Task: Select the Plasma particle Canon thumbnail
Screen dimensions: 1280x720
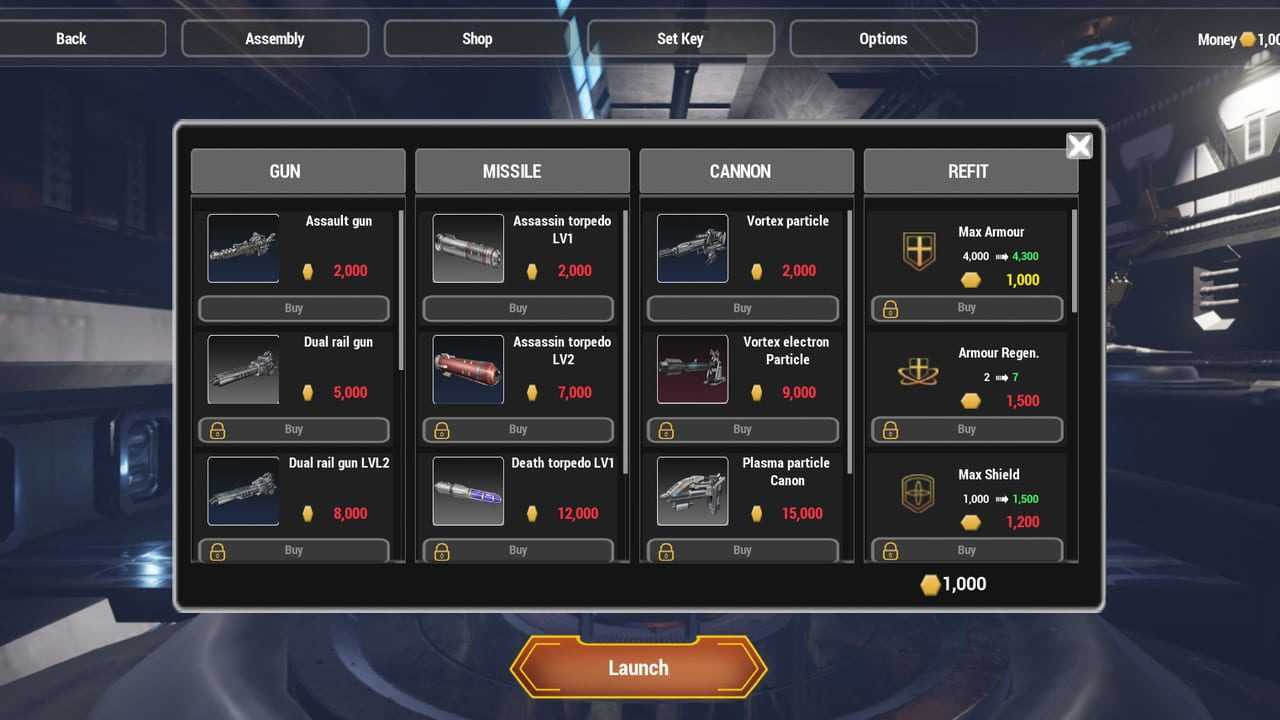Action: click(x=692, y=491)
